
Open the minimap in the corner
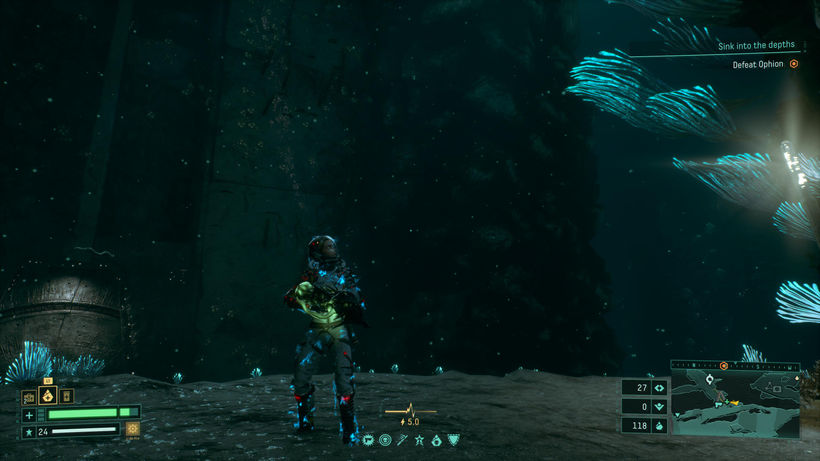[735, 407]
